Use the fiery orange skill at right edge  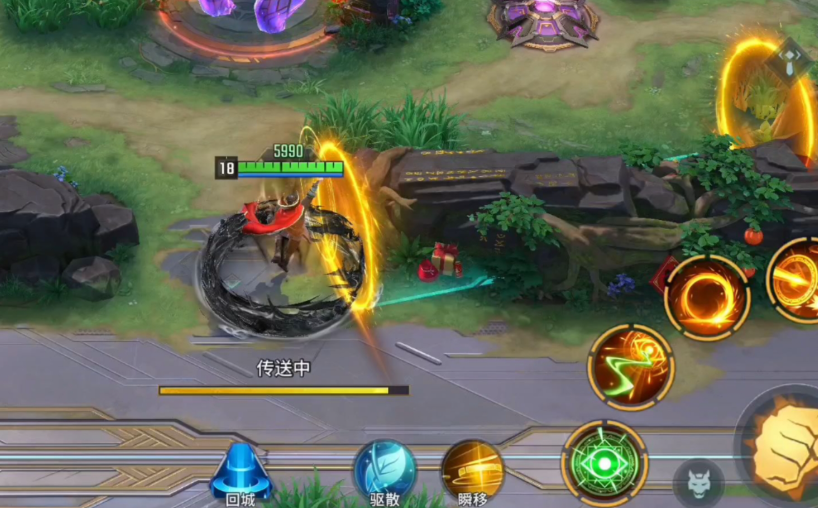pyautogui.click(x=798, y=280)
